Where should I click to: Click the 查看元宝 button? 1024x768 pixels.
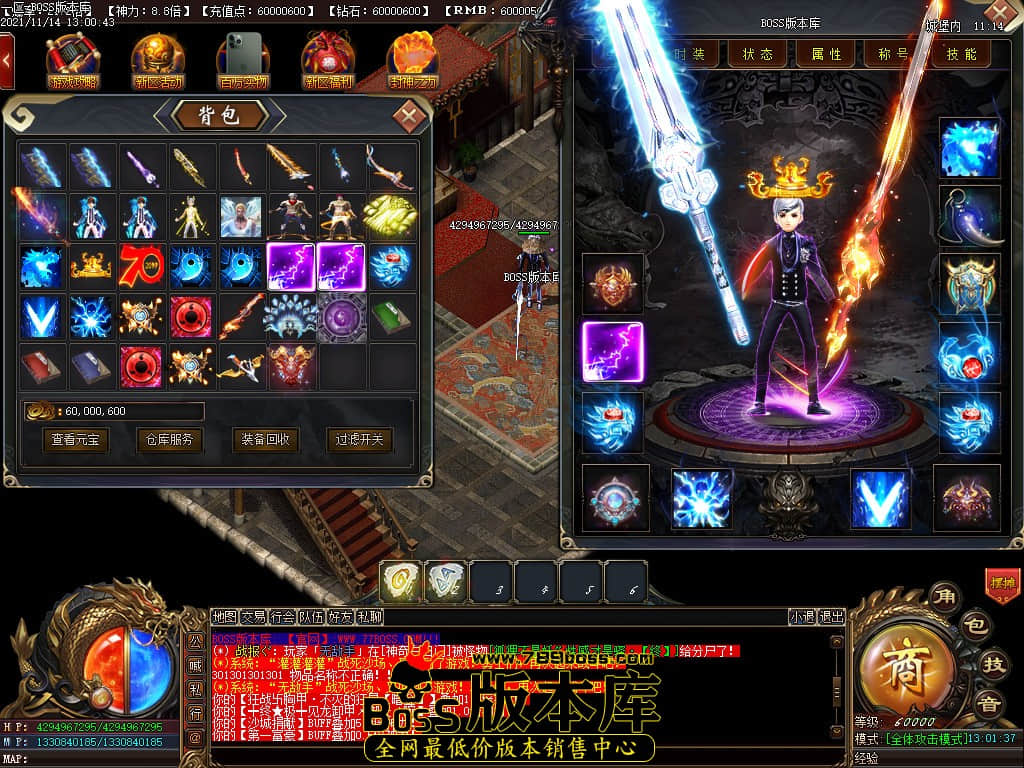coord(76,439)
